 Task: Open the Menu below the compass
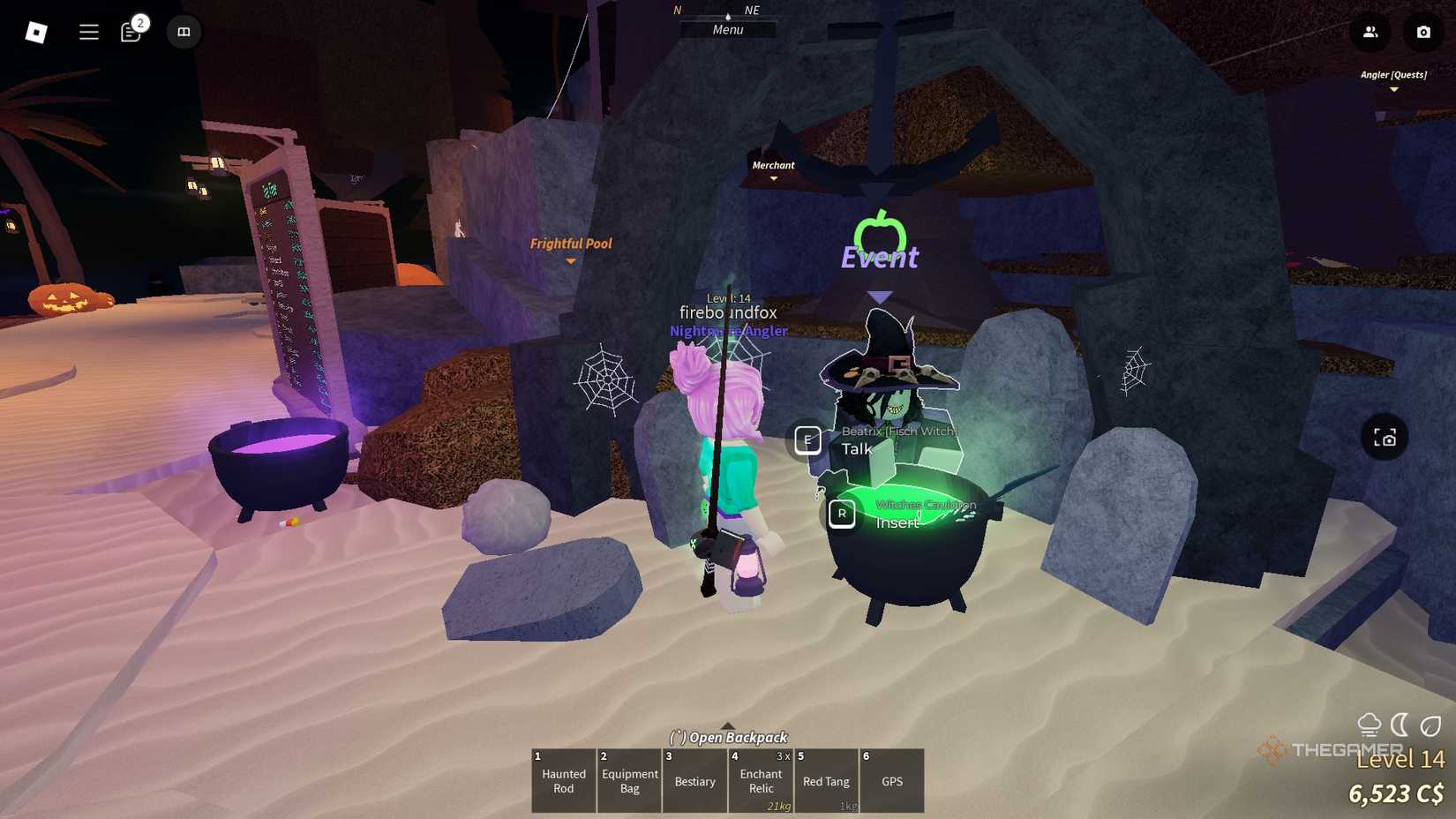pyautogui.click(x=727, y=29)
